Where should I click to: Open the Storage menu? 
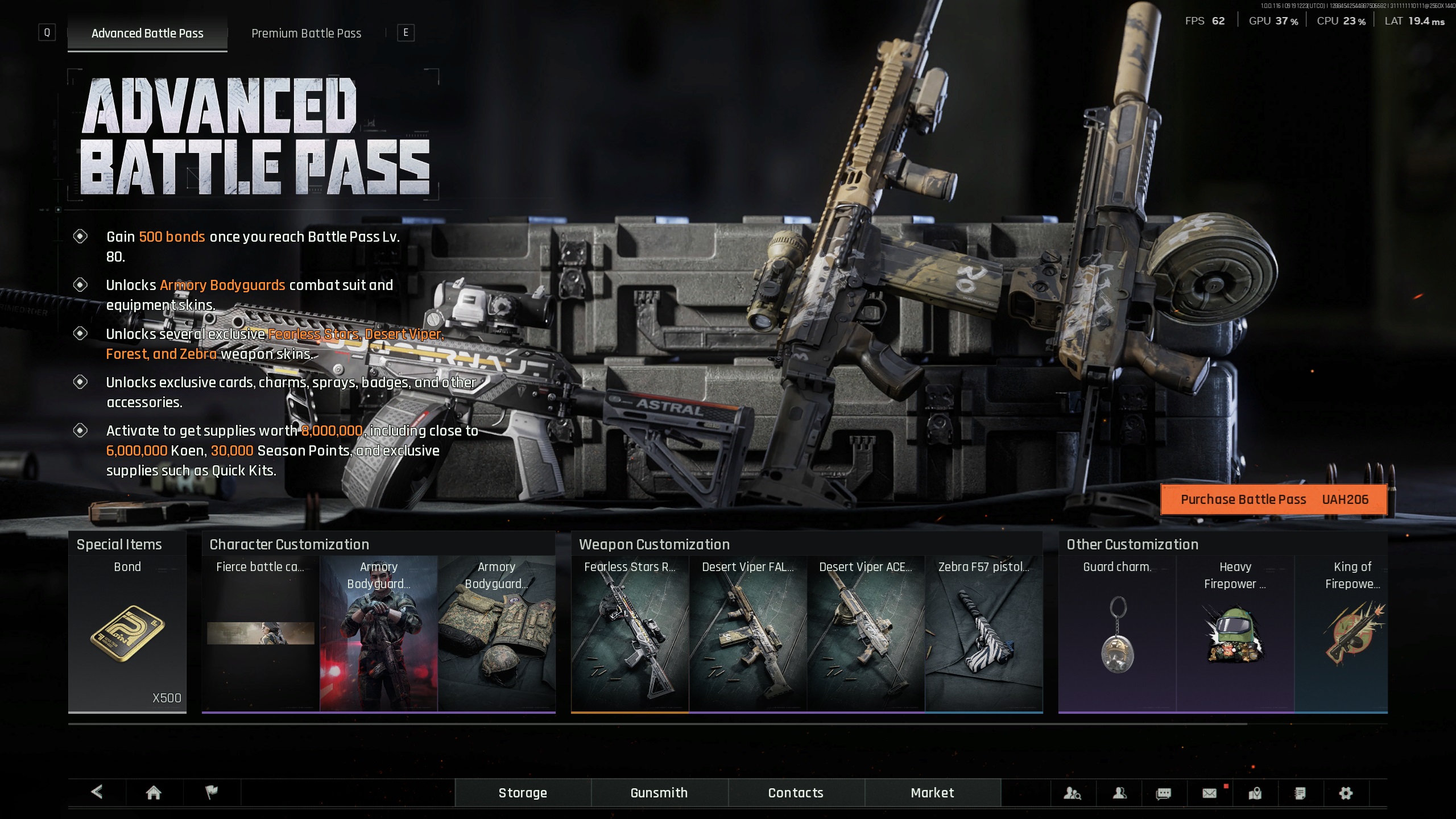[x=523, y=792]
